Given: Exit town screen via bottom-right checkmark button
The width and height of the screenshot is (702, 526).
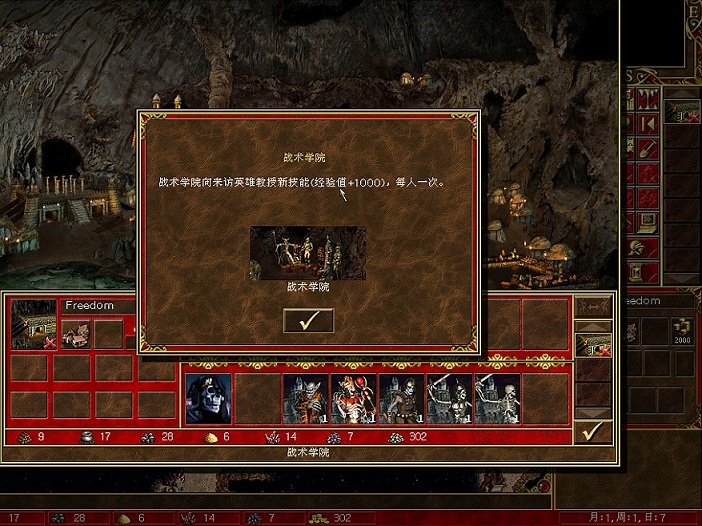Looking at the screenshot, I should (592, 432).
